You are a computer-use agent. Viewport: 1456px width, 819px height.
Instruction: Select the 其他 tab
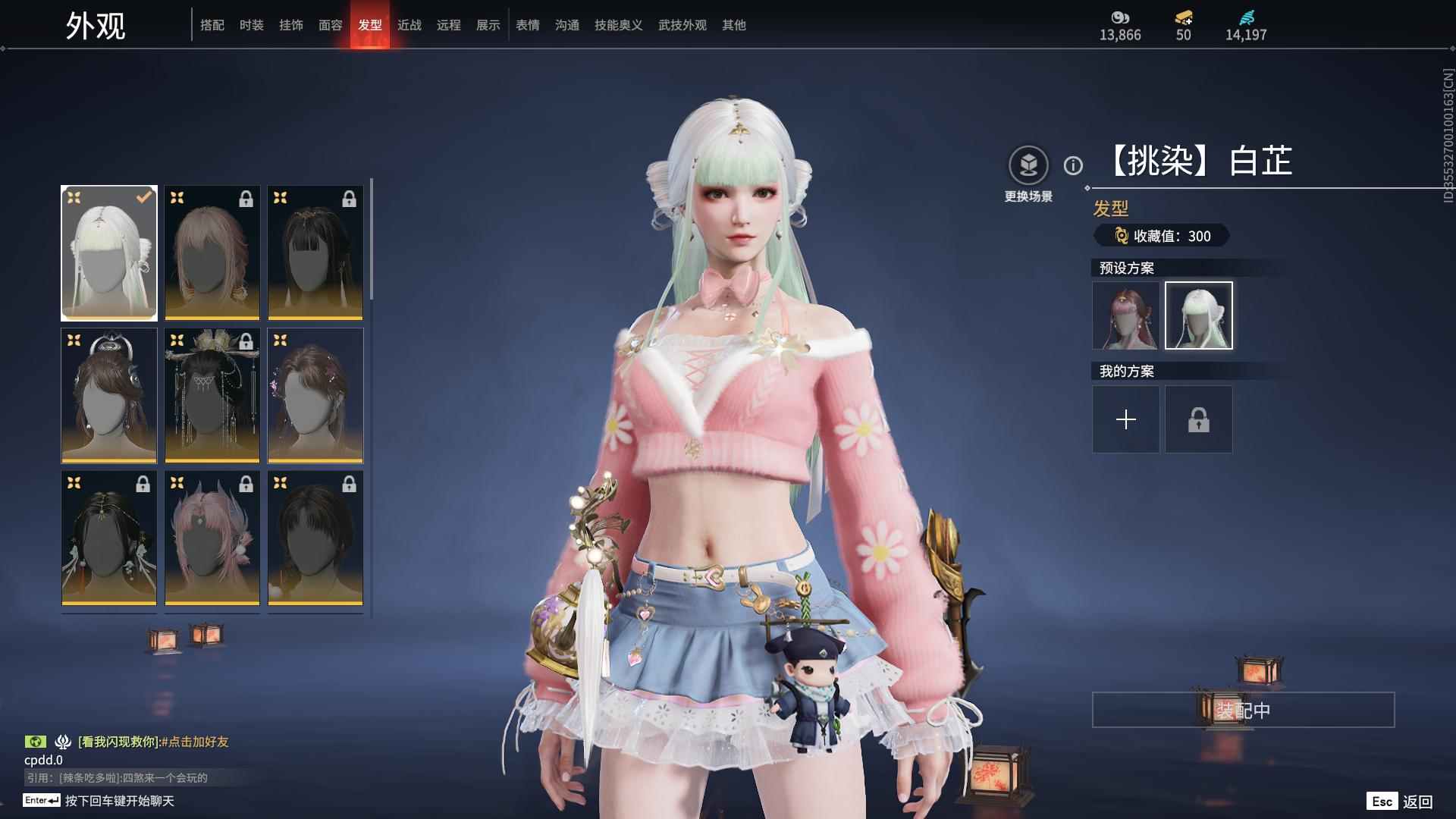[x=734, y=25]
